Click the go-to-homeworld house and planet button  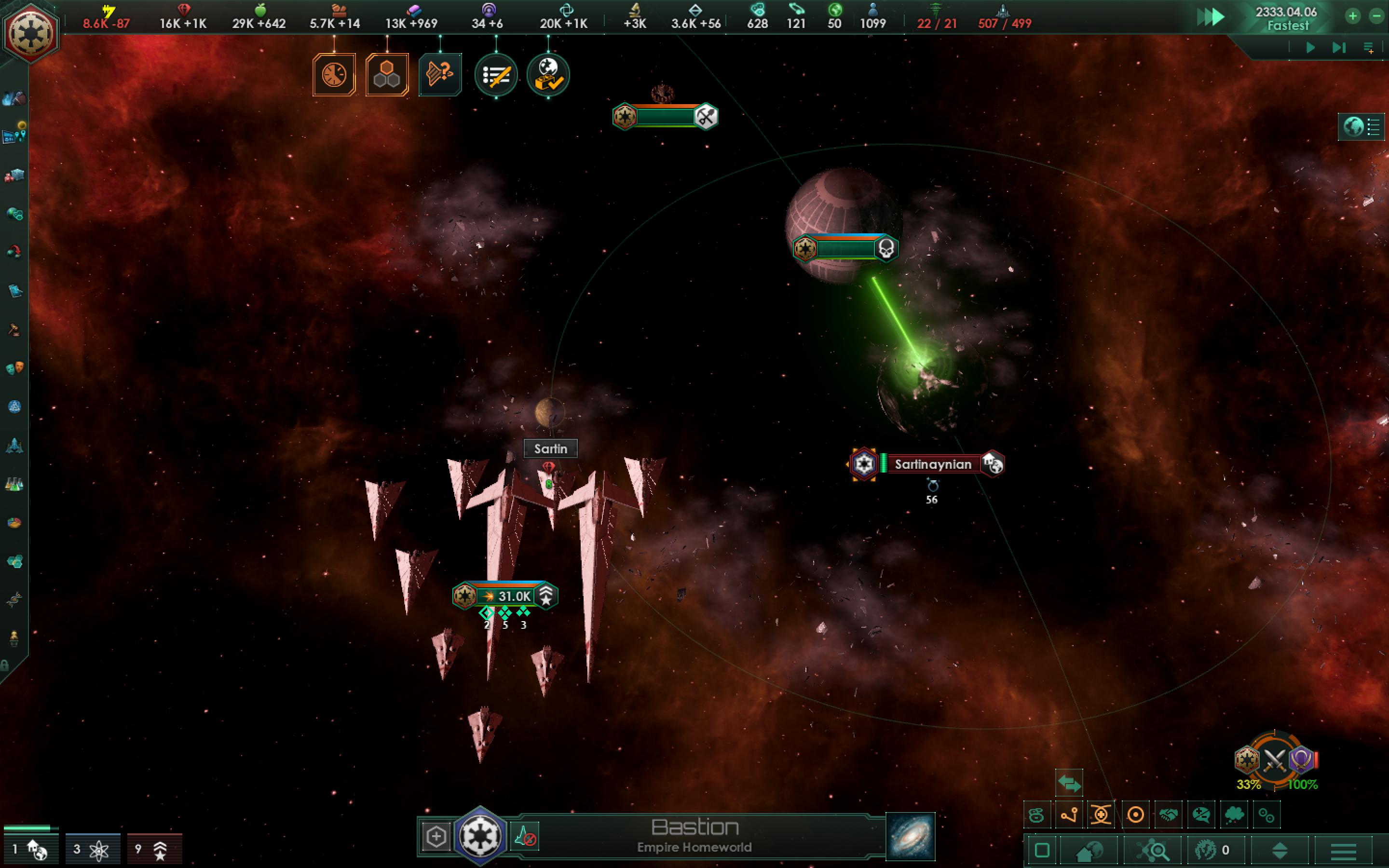tap(1089, 851)
